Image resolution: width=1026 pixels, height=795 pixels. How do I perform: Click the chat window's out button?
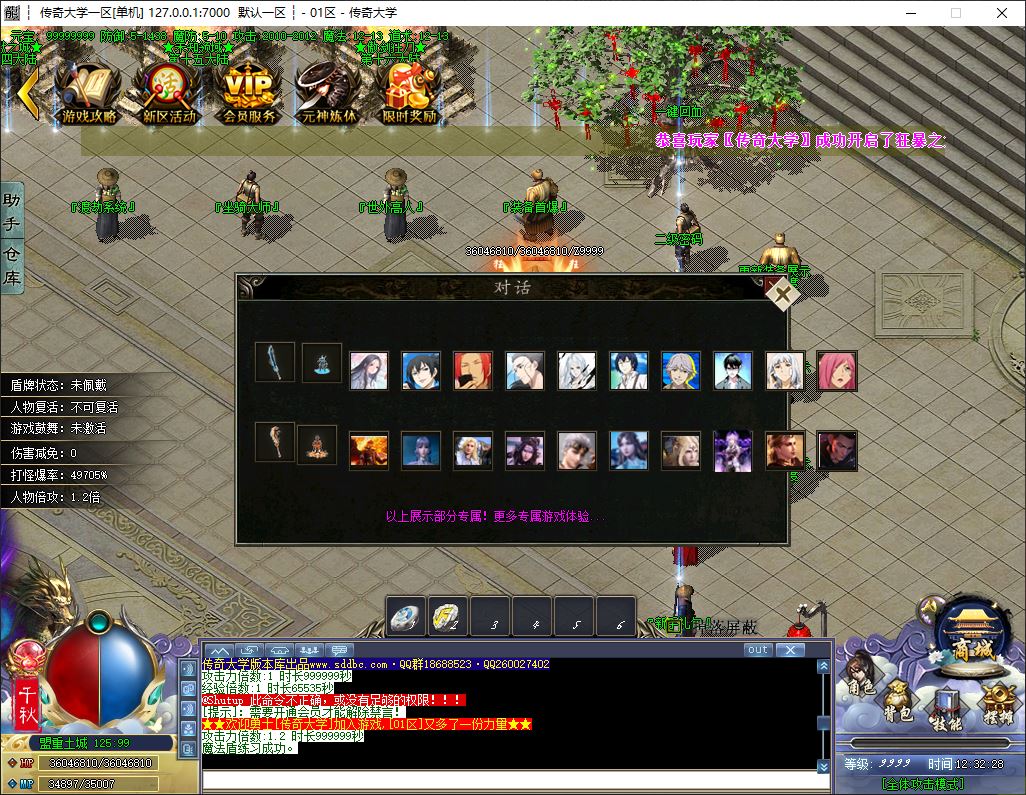758,650
